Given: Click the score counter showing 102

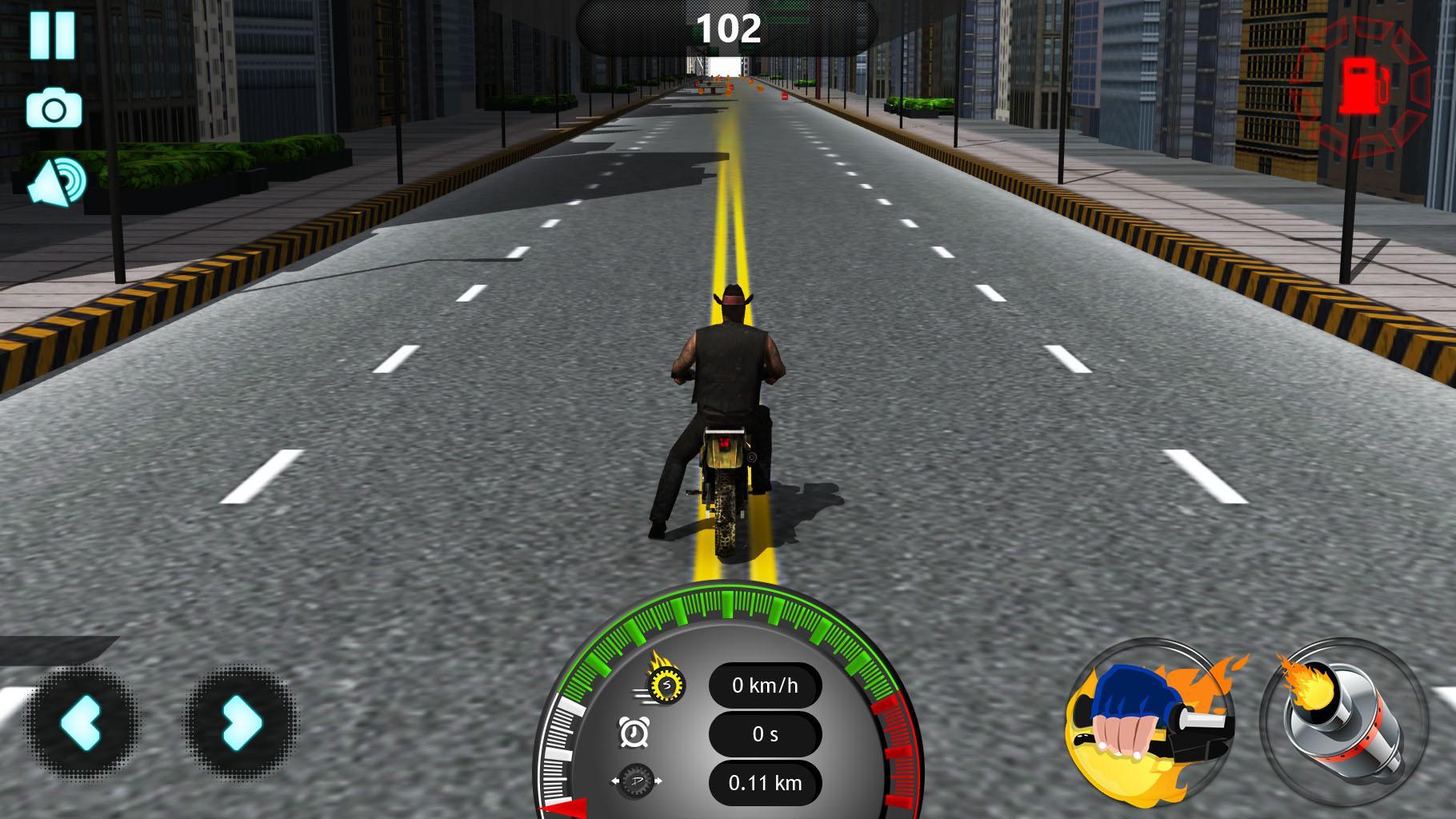Looking at the screenshot, I should pos(727,26).
